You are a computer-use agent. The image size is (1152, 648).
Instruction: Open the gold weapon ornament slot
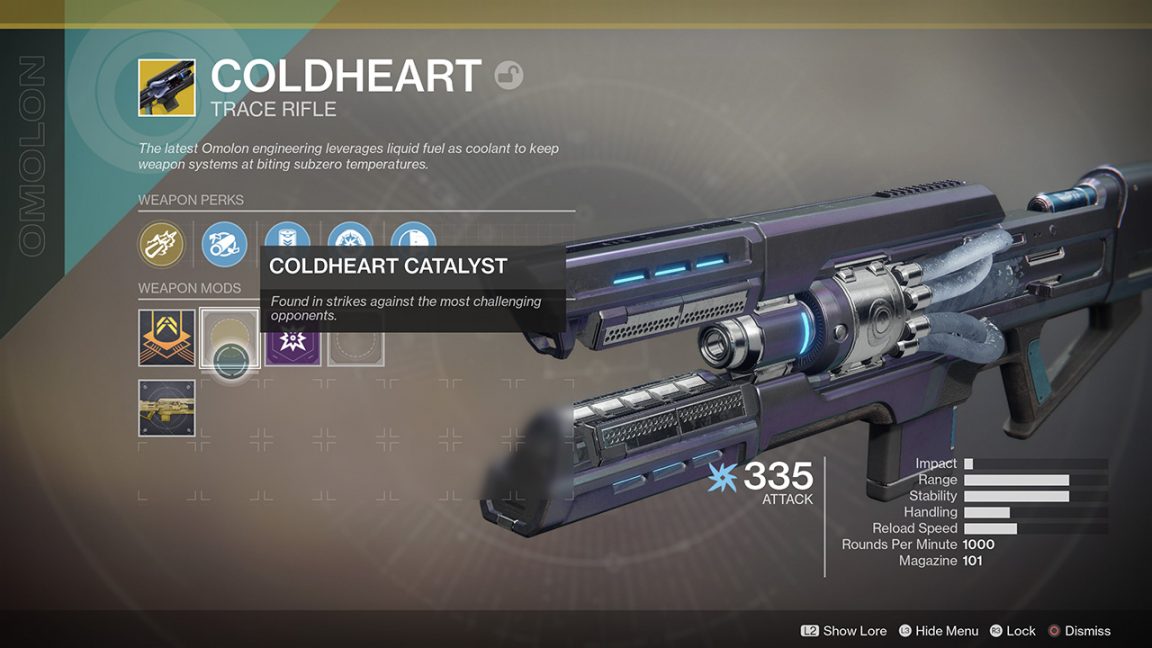(167, 408)
